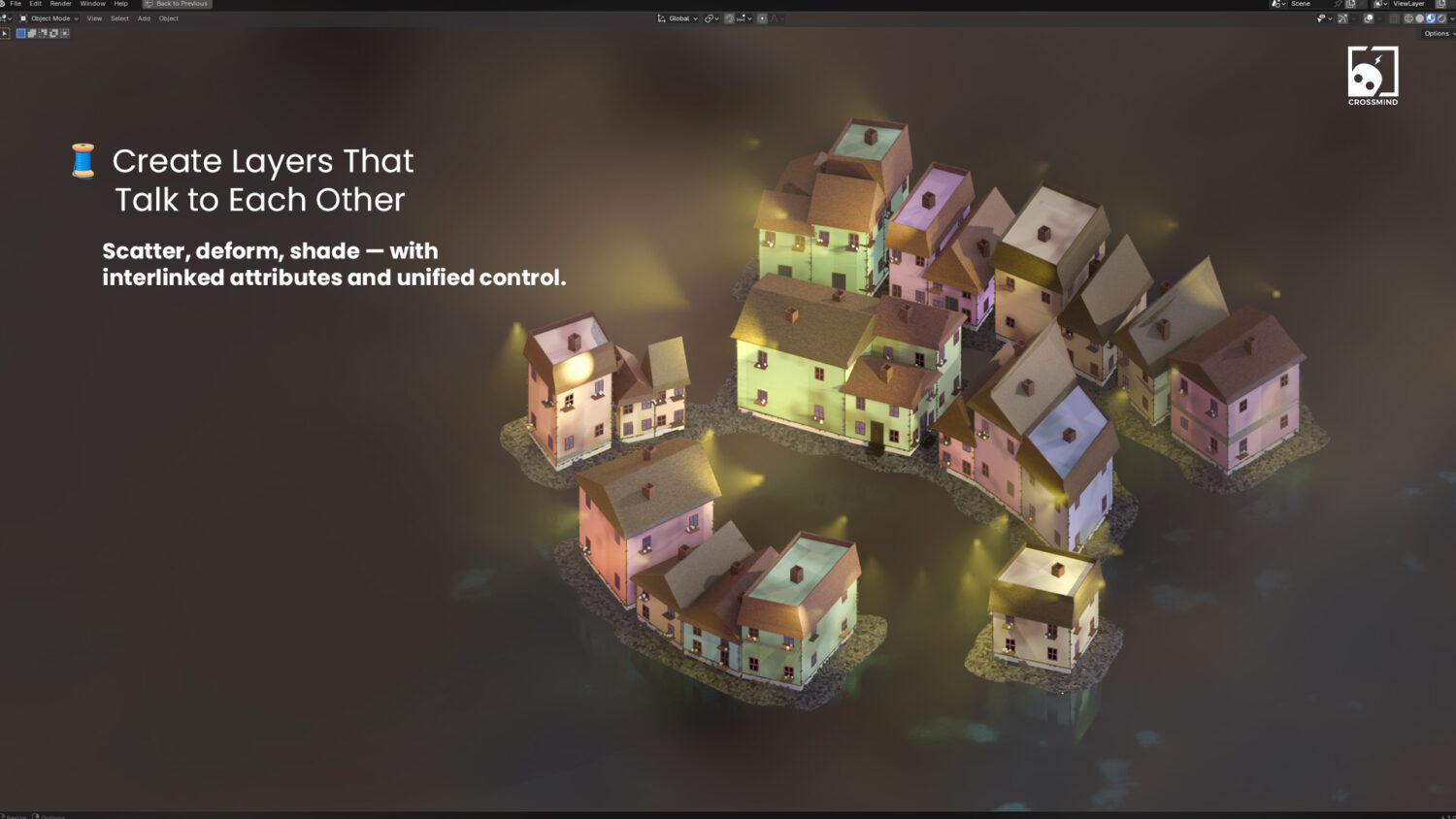Switch viewport to Solid shading

(1419, 17)
